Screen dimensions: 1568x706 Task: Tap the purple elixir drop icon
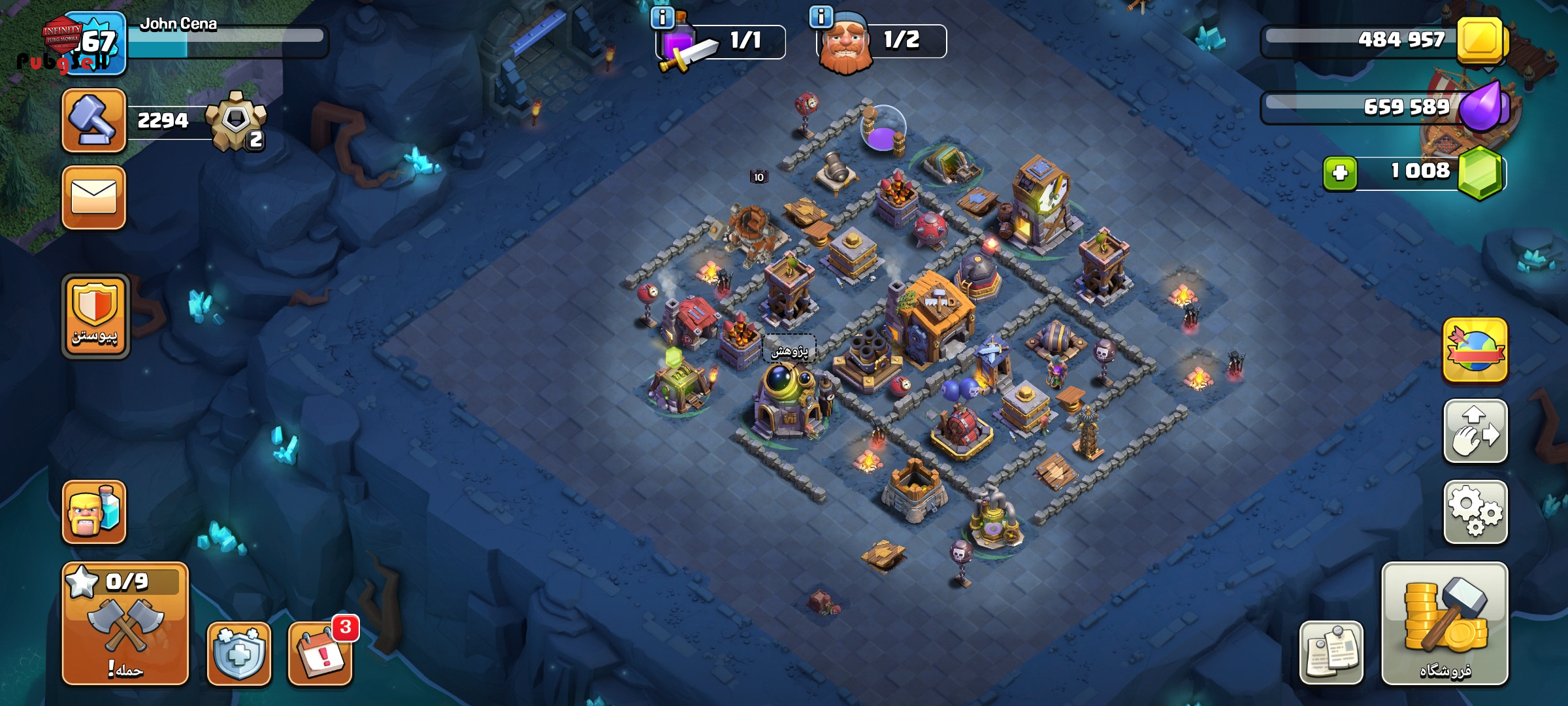[1482, 107]
